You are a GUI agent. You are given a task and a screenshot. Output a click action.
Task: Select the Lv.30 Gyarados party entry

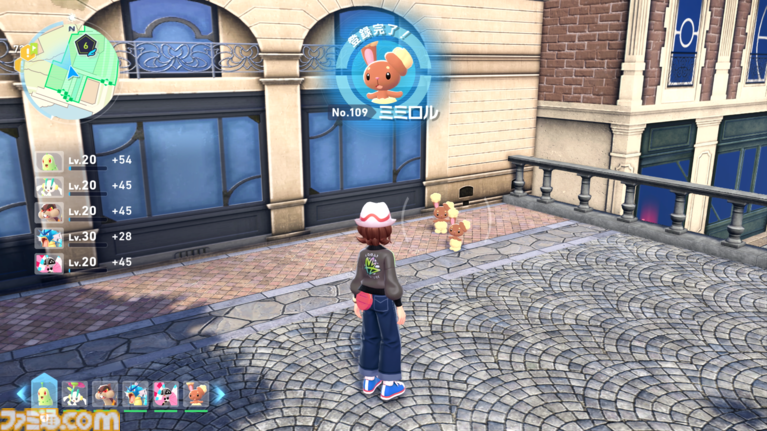(49, 237)
